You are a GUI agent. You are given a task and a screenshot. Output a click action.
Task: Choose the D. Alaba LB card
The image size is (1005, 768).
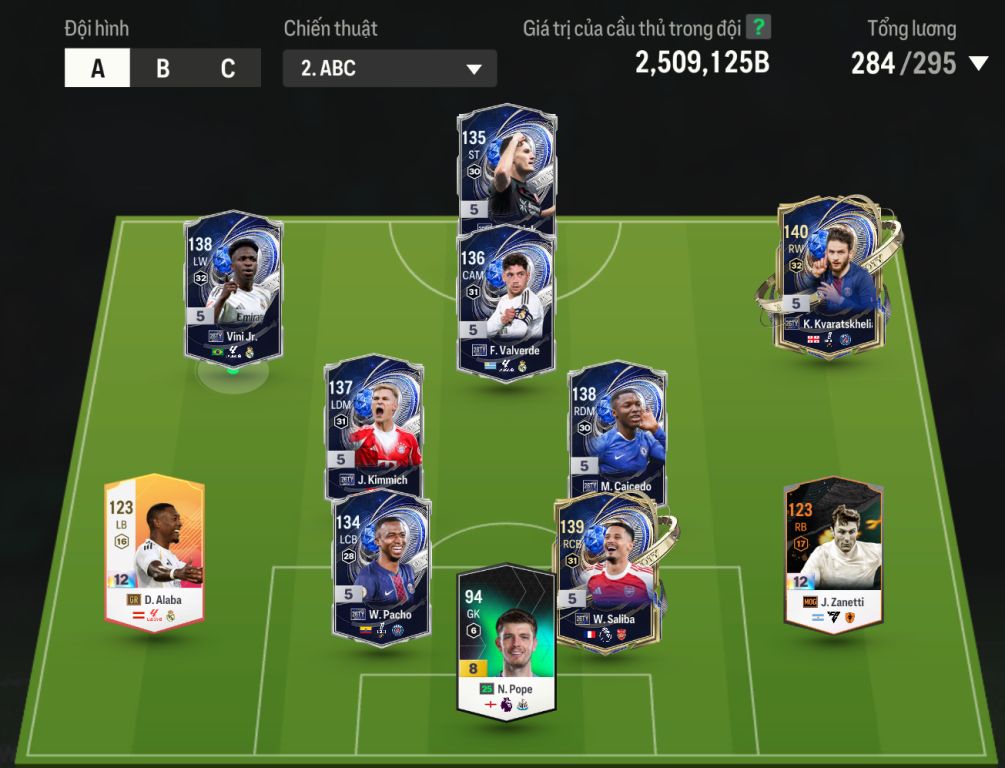coord(155,550)
